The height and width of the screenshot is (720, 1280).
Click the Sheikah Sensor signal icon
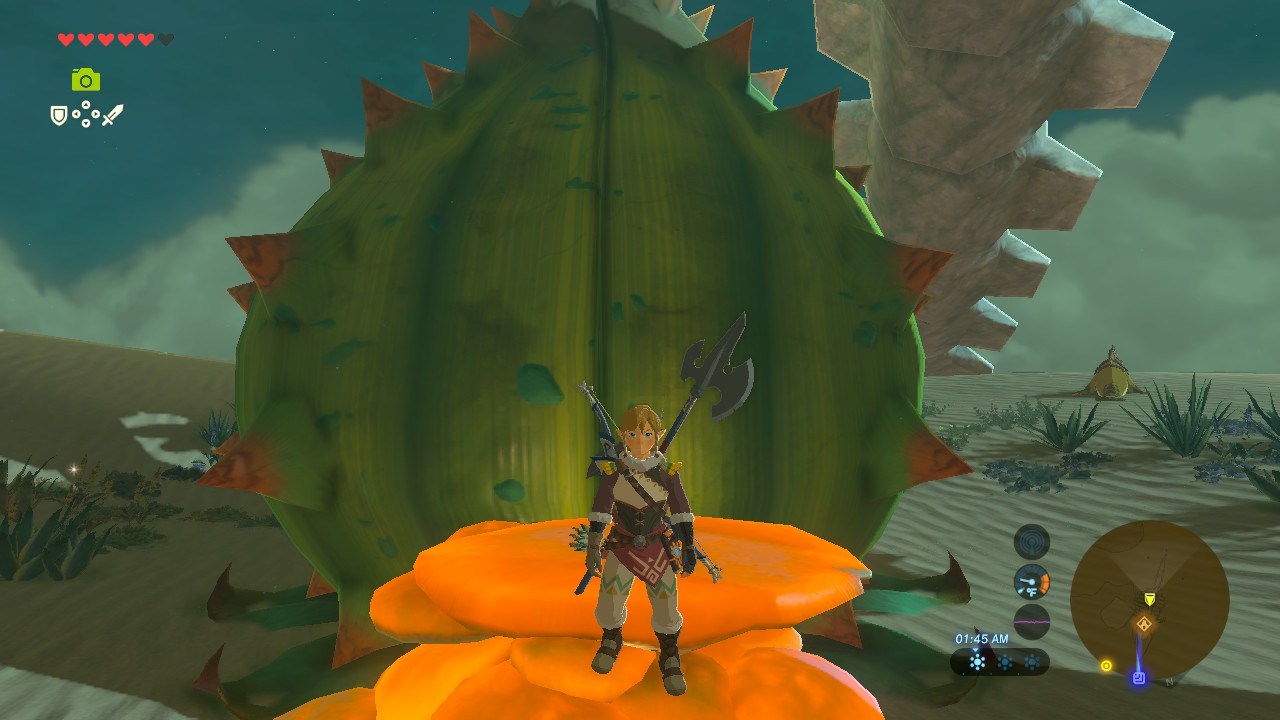point(1032,542)
